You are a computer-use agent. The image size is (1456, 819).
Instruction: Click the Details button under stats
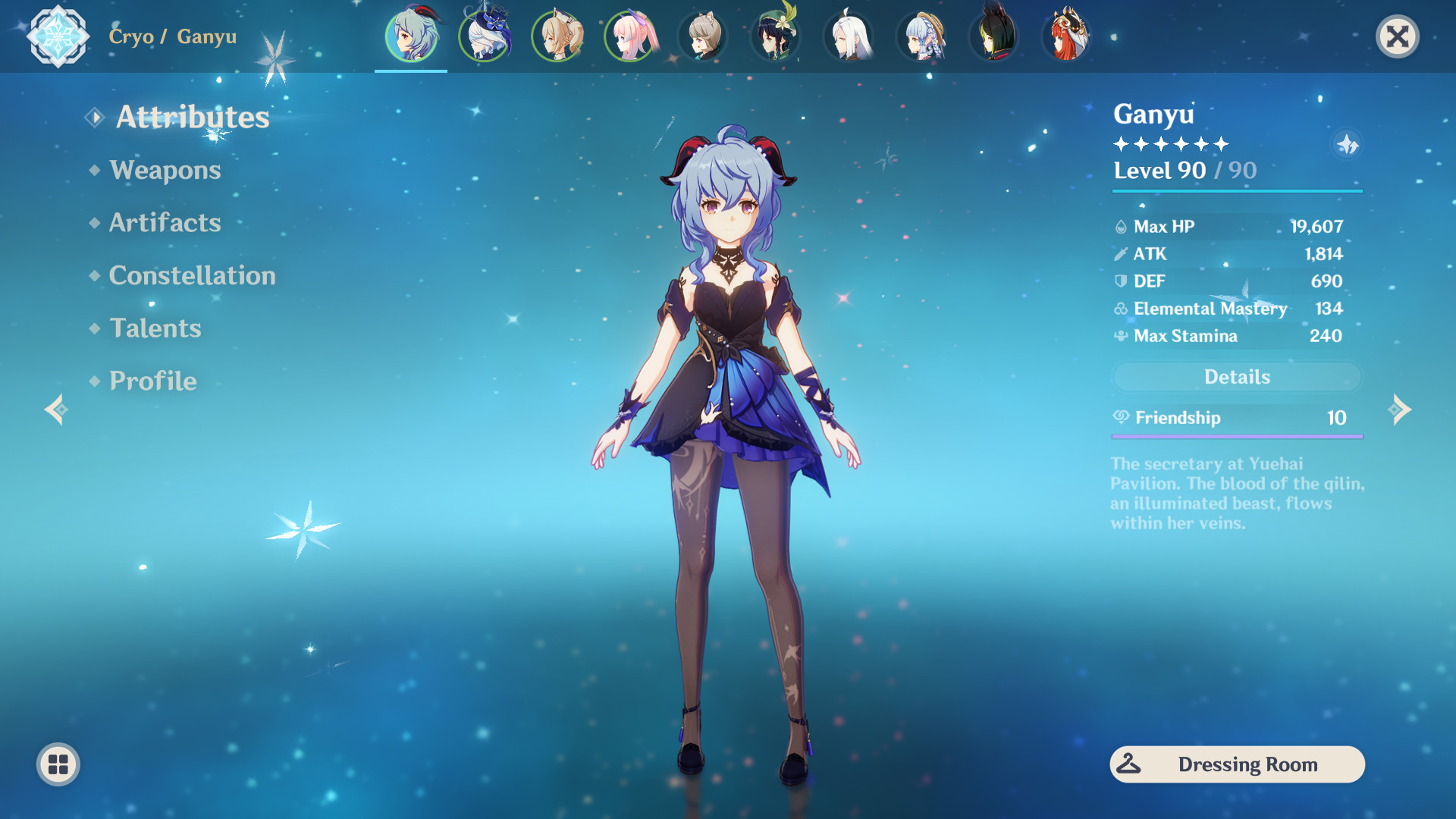[x=1237, y=377]
